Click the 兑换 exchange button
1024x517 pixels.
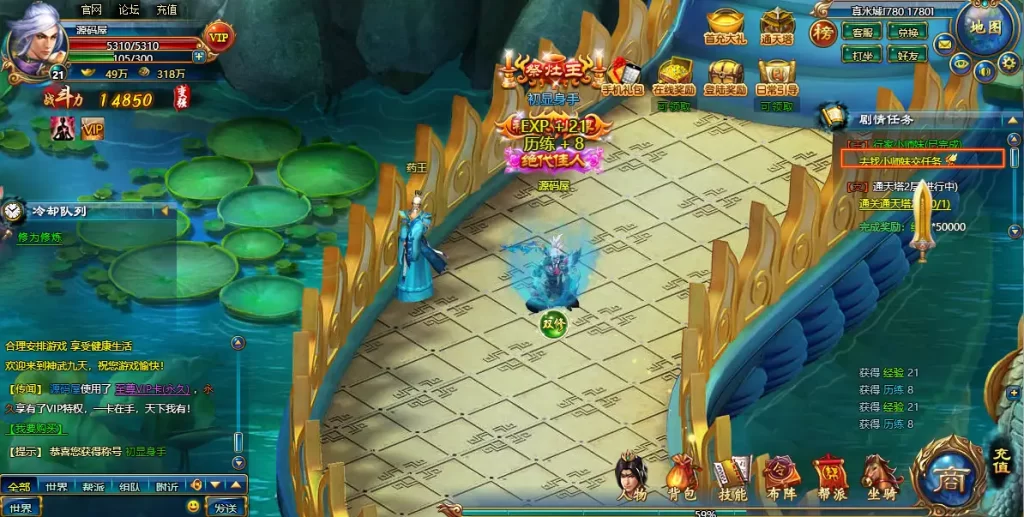[908, 32]
